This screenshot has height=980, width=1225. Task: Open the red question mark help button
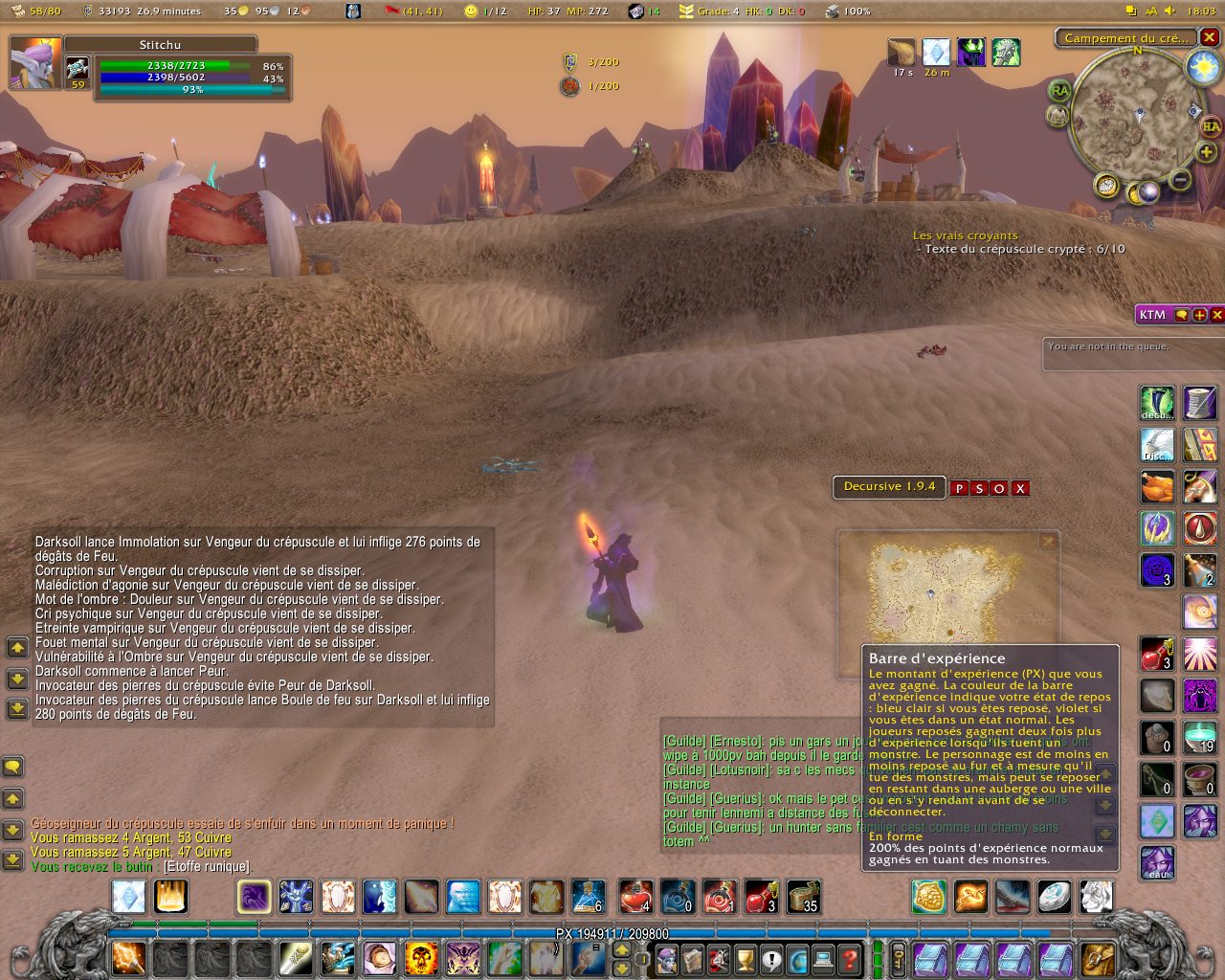click(849, 958)
